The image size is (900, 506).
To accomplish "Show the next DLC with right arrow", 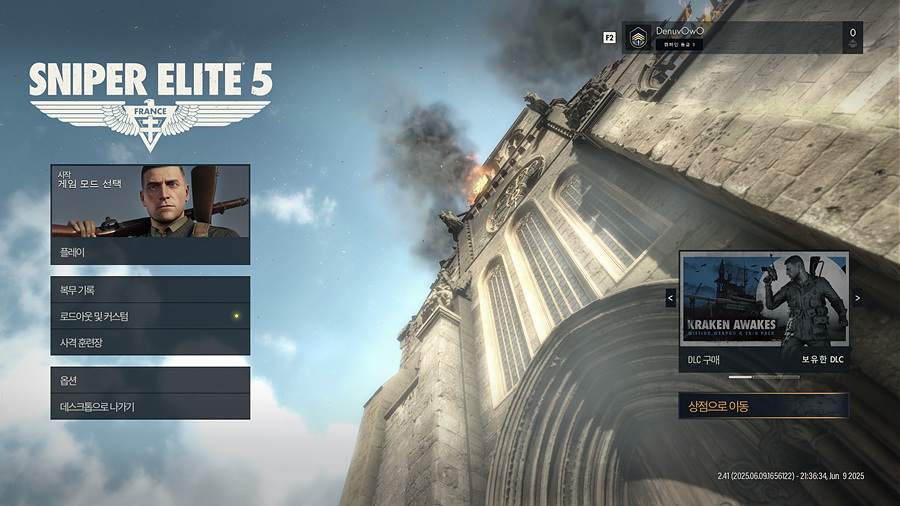I will pyautogui.click(x=857, y=298).
